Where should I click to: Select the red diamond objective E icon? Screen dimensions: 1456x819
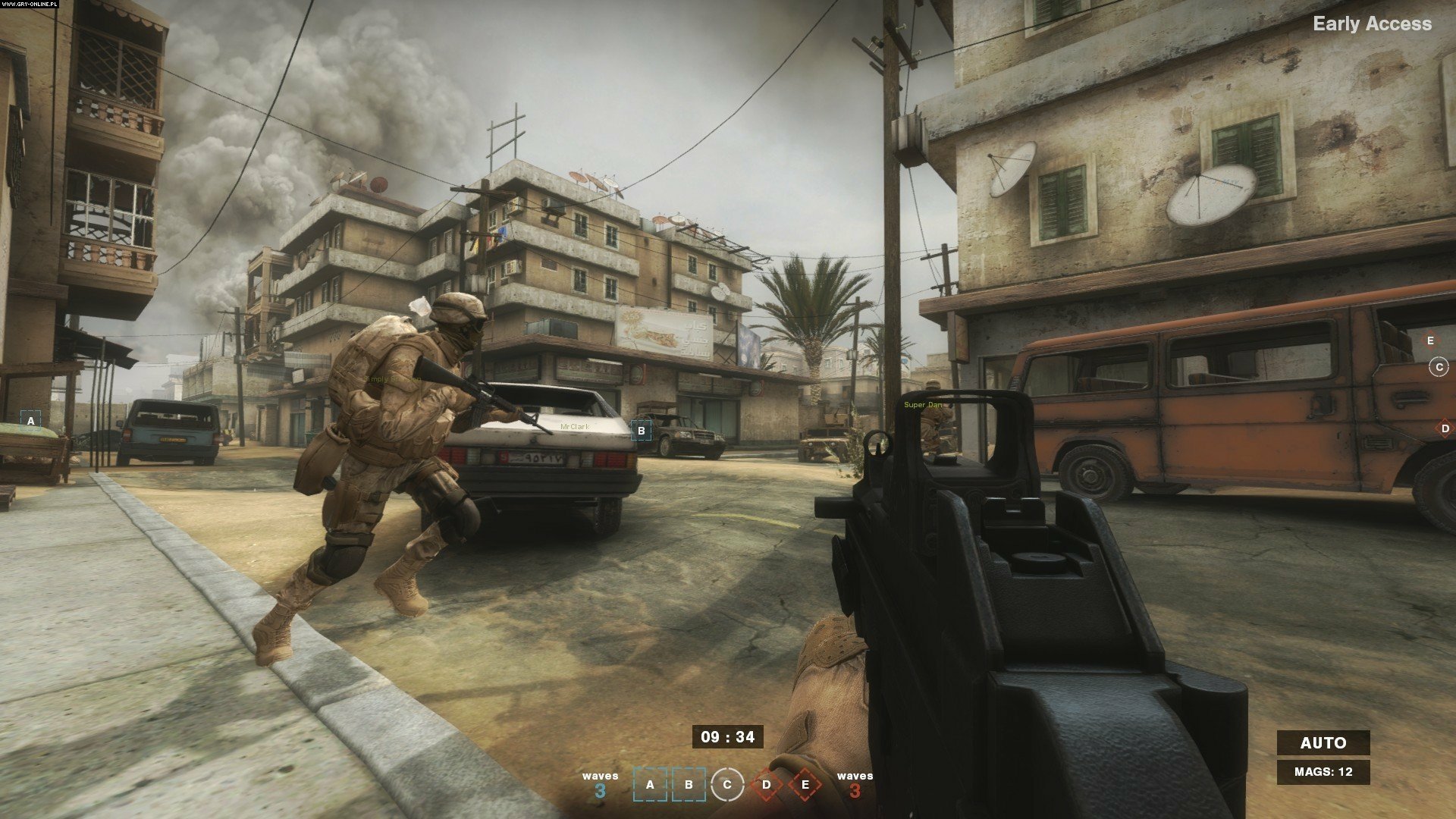806,783
